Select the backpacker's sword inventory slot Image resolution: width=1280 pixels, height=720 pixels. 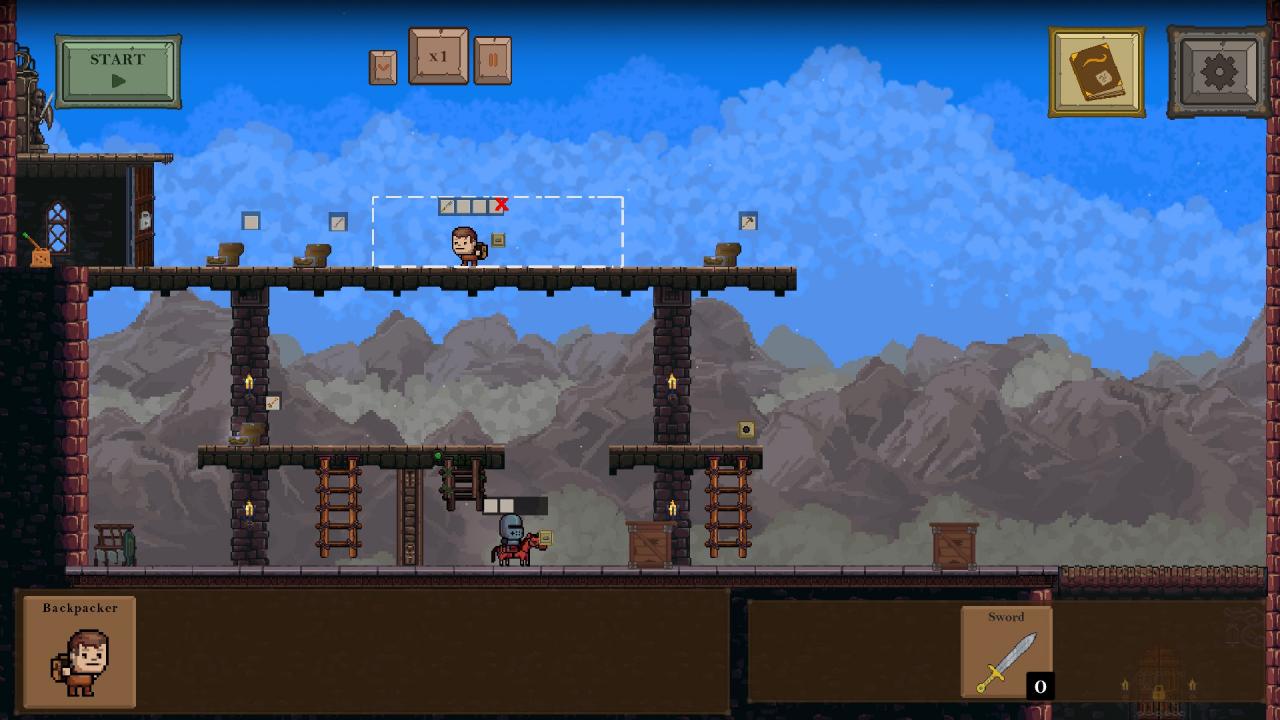448,207
